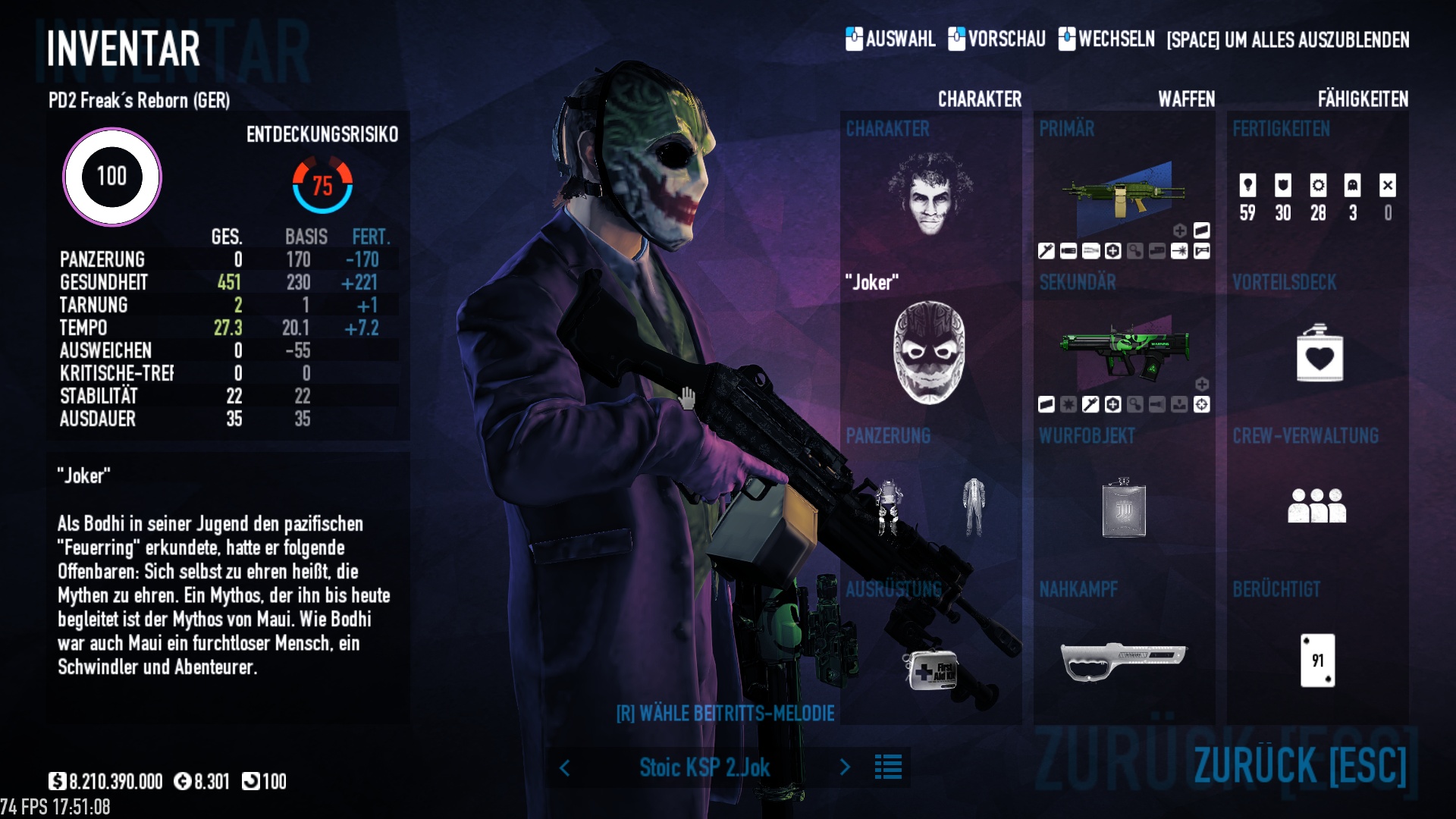Viewport: 1456px width, 819px height.
Task: Open the Joker mask slot
Action: tap(930, 353)
